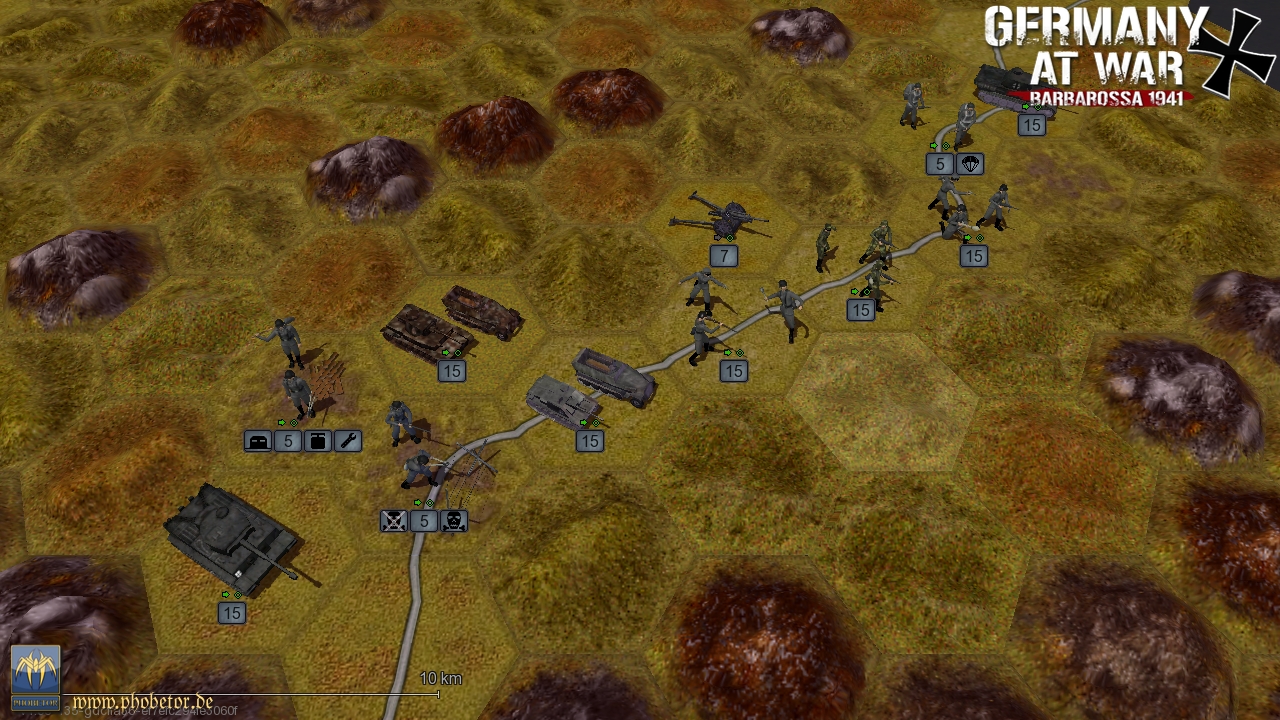Click the Phobetor spider logo in the corner
The height and width of the screenshot is (720, 1280).
pos(38,672)
